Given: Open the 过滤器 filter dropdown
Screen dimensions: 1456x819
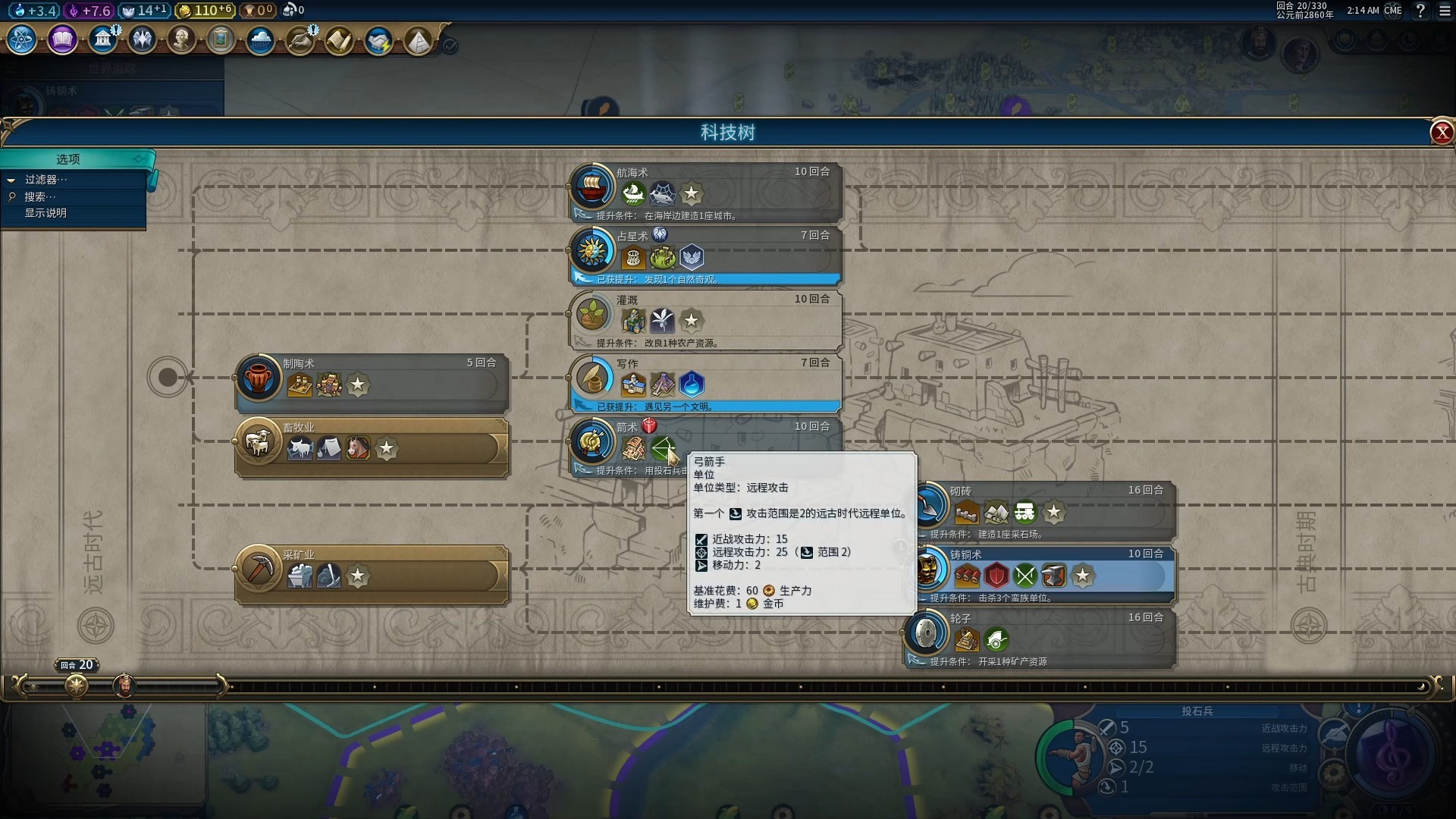Looking at the screenshot, I should click(x=45, y=180).
